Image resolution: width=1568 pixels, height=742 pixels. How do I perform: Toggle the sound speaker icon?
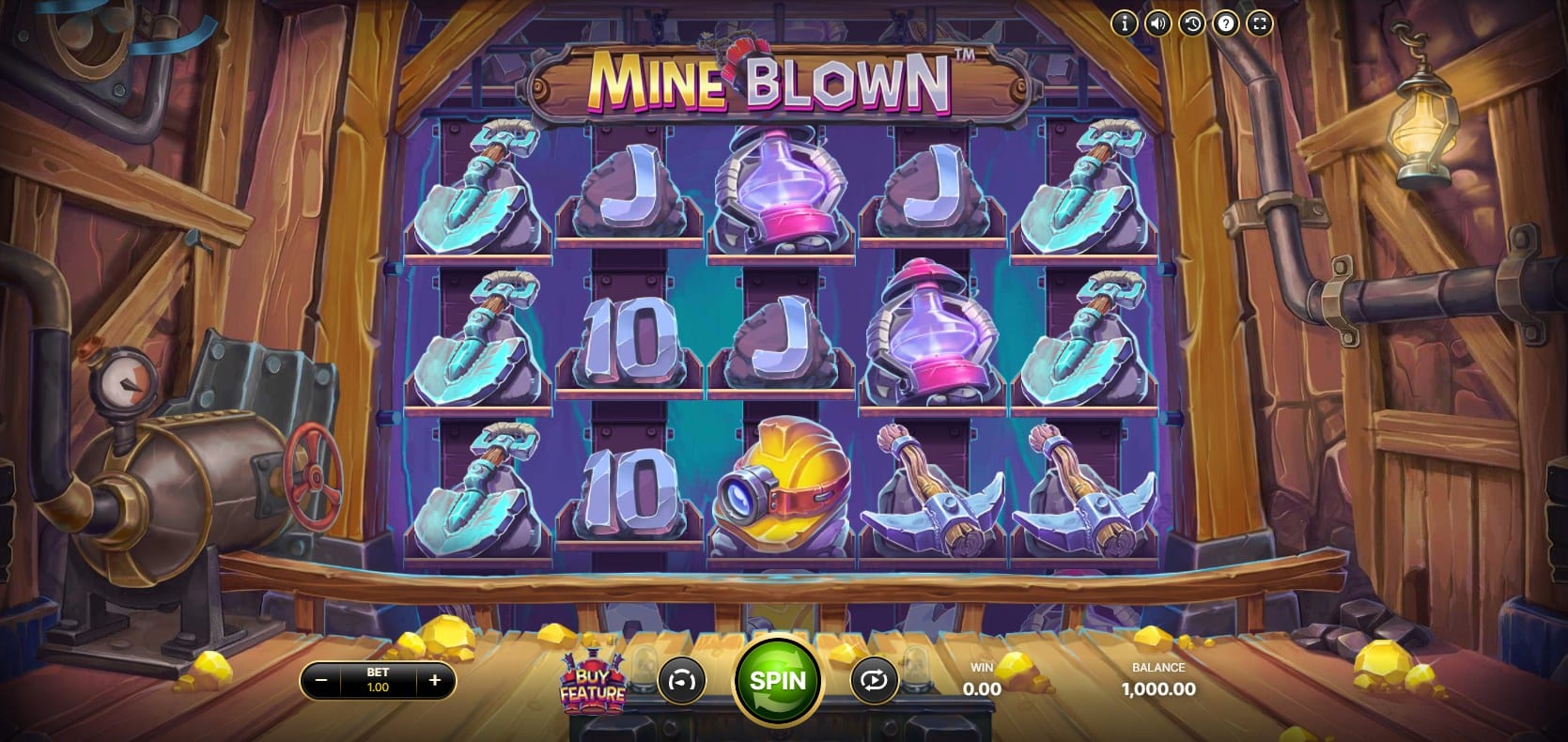tap(1158, 23)
